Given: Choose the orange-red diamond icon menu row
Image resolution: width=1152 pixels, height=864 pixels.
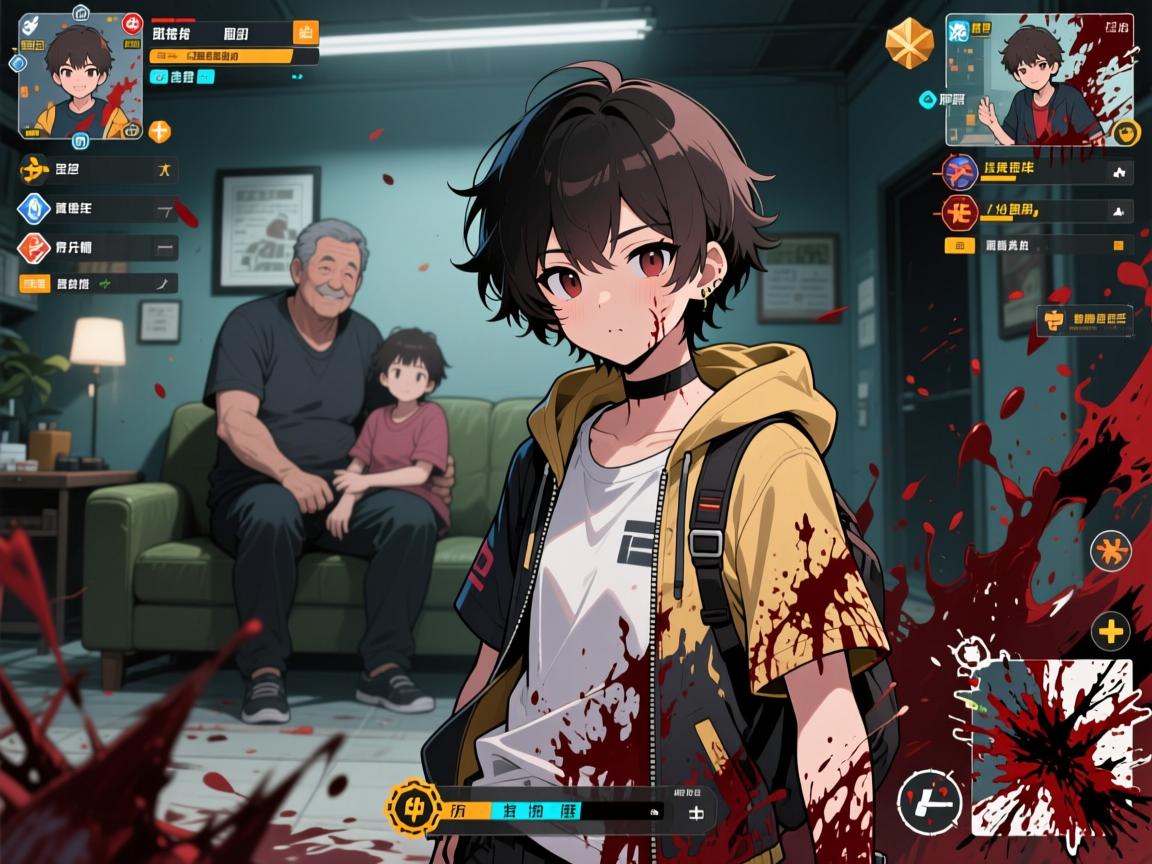Looking at the screenshot, I should click(98, 248).
